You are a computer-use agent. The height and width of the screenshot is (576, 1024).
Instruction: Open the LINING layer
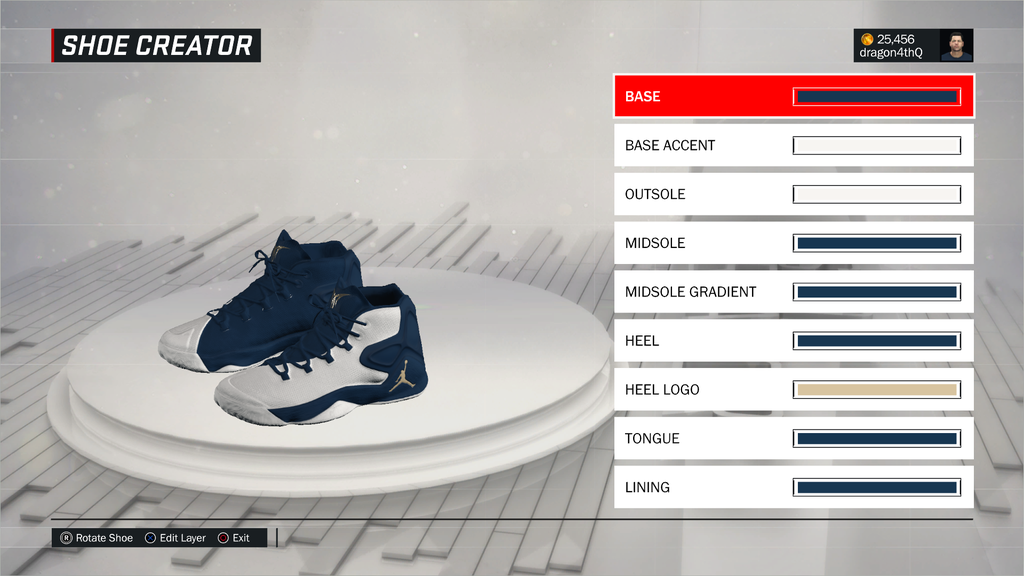click(793, 487)
